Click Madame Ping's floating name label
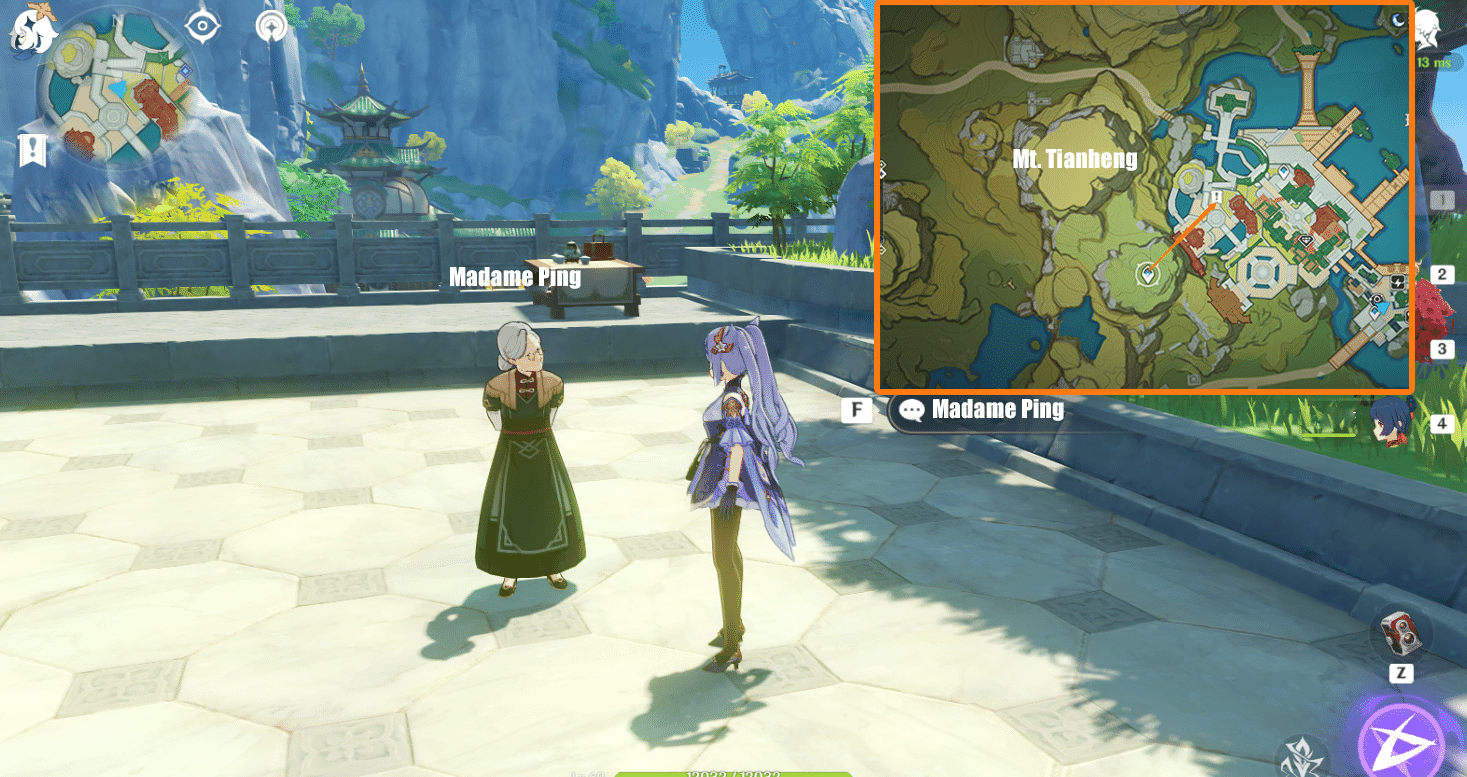 (x=516, y=277)
